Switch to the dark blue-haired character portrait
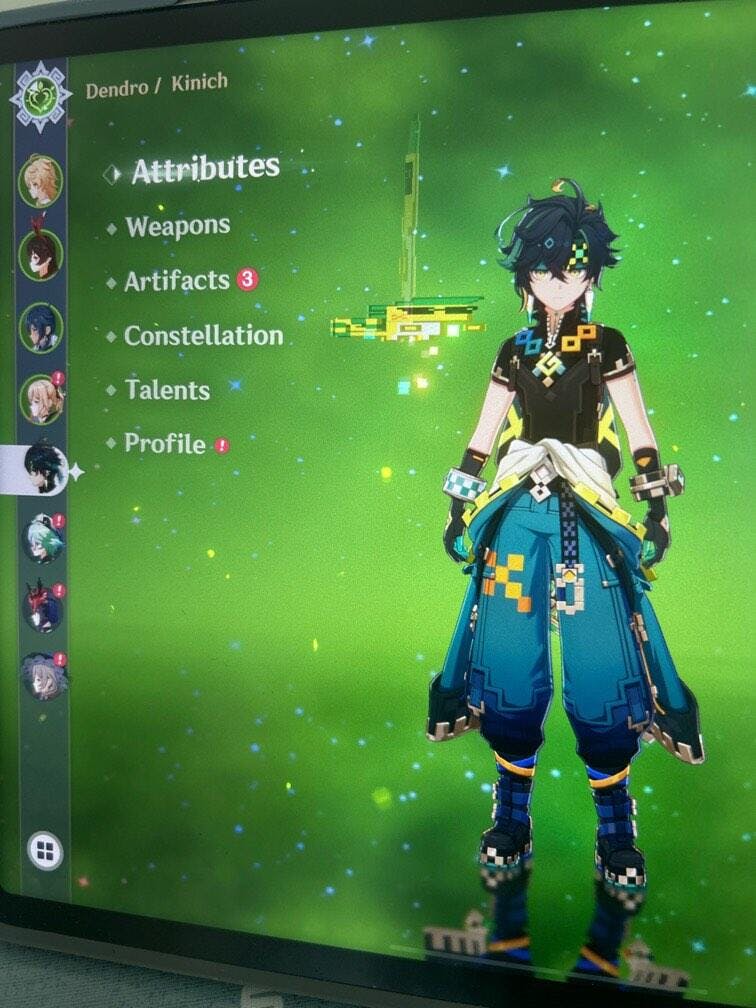Screen dimensions: 756x1008 point(41,327)
